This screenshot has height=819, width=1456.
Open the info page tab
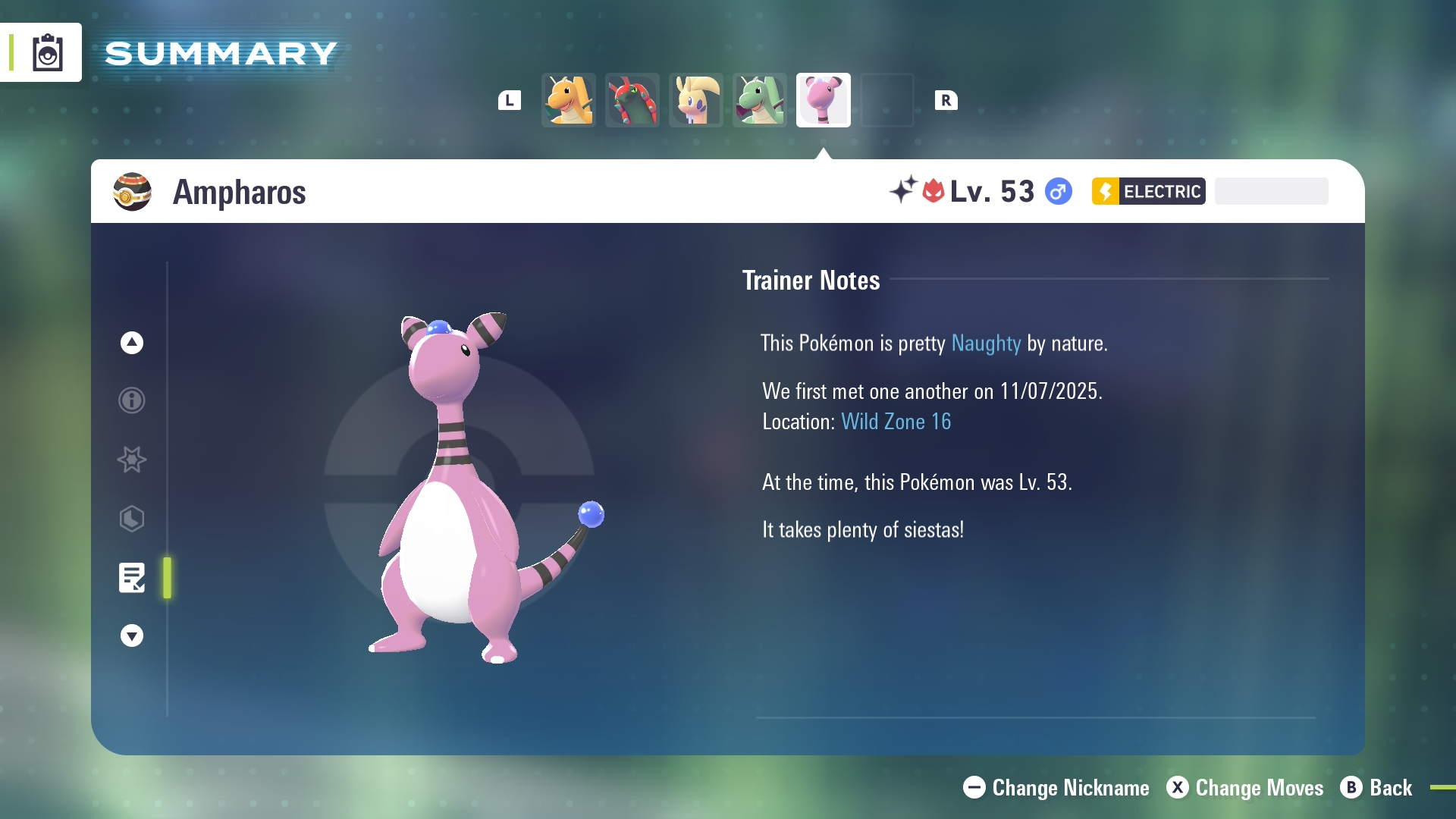pyautogui.click(x=132, y=400)
